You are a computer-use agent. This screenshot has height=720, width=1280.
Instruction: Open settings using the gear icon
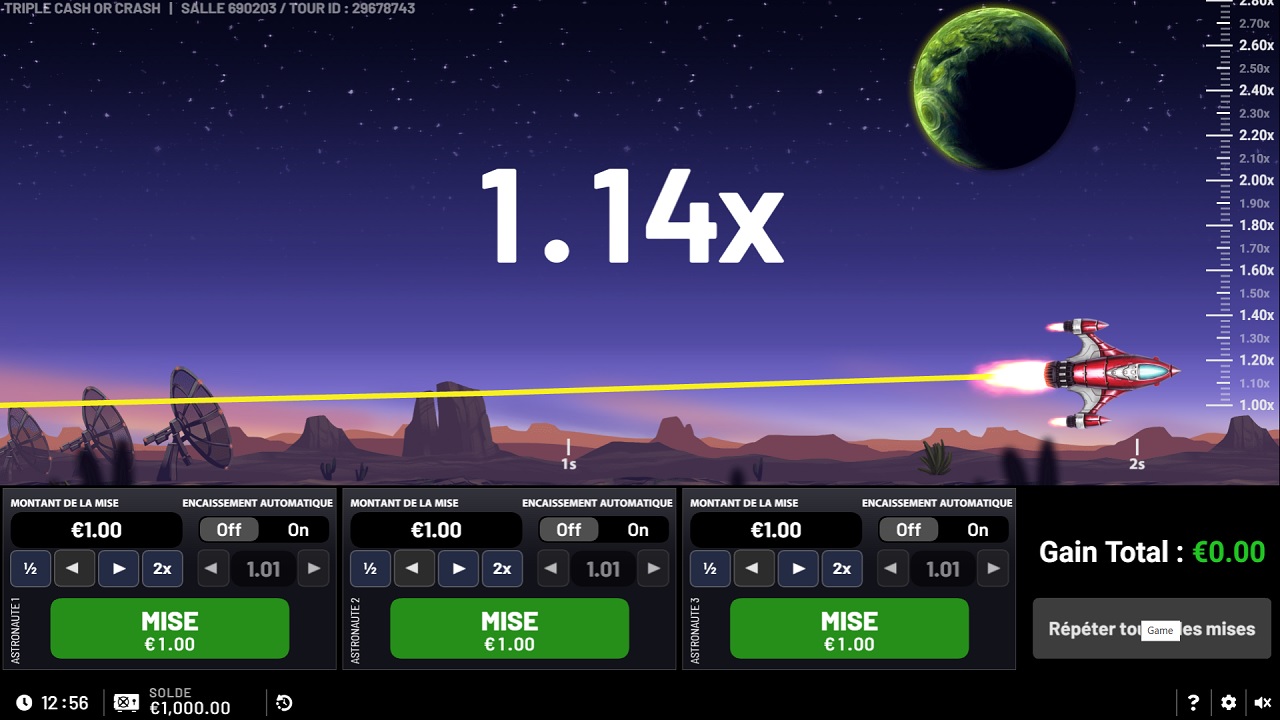(1228, 701)
